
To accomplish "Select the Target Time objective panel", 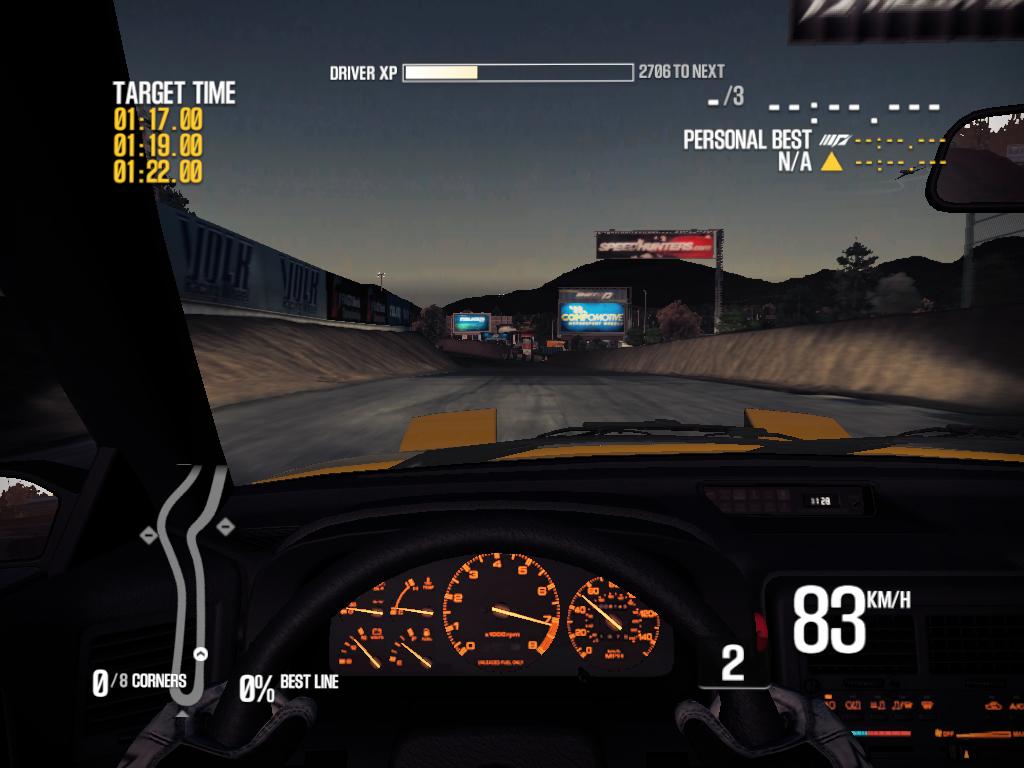I will tap(173, 133).
